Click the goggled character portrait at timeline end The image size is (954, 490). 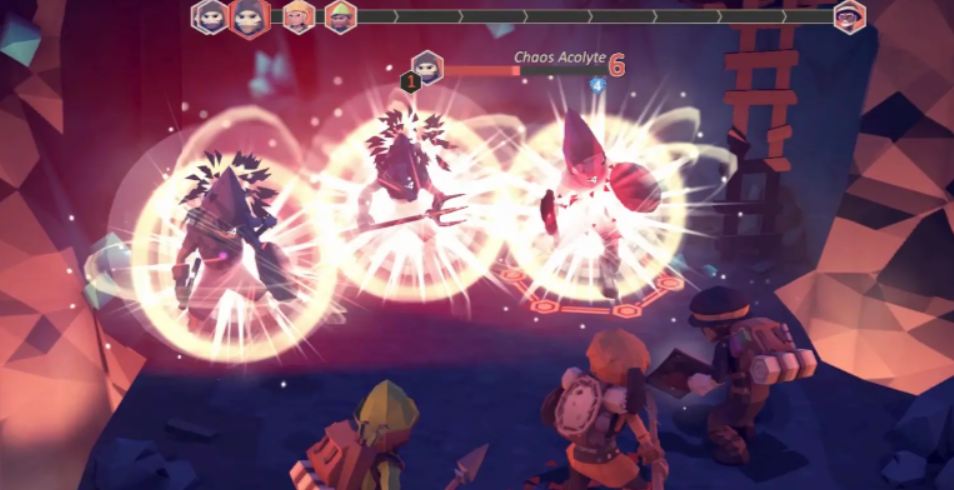click(849, 16)
